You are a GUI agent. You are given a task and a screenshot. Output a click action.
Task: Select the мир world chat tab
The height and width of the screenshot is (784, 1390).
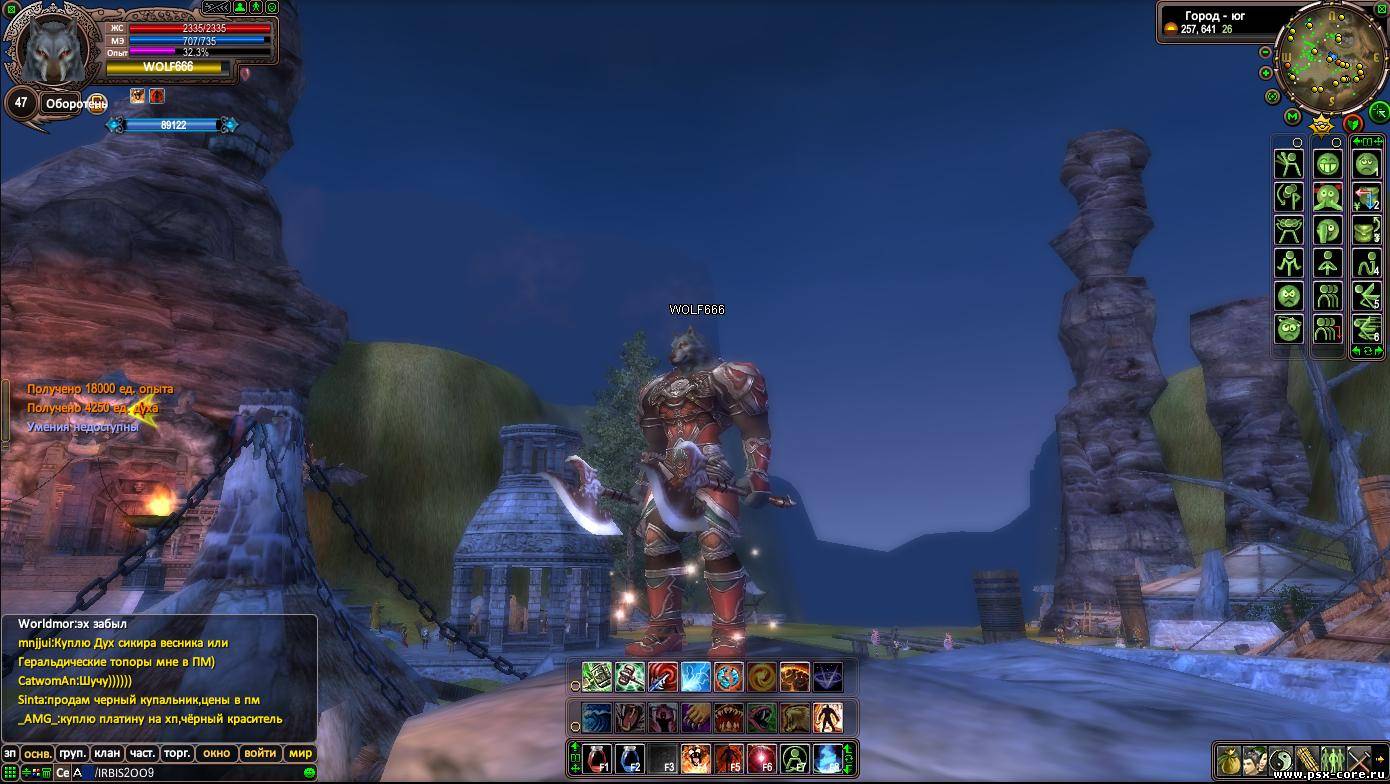coord(300,753)
